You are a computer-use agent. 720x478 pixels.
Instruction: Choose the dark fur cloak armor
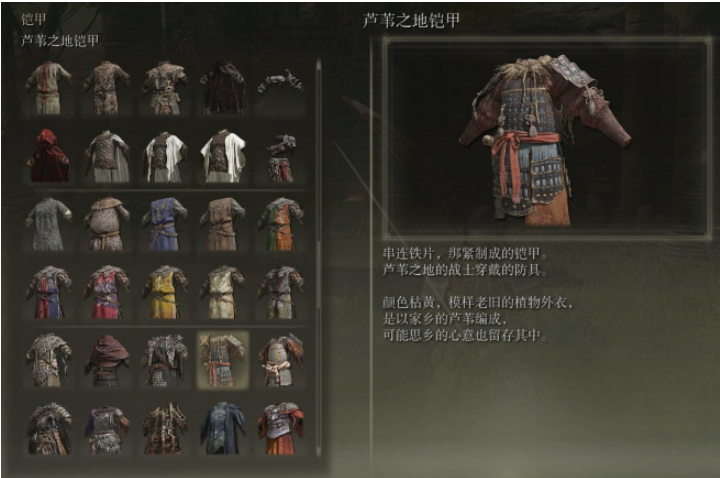[222, 87]
